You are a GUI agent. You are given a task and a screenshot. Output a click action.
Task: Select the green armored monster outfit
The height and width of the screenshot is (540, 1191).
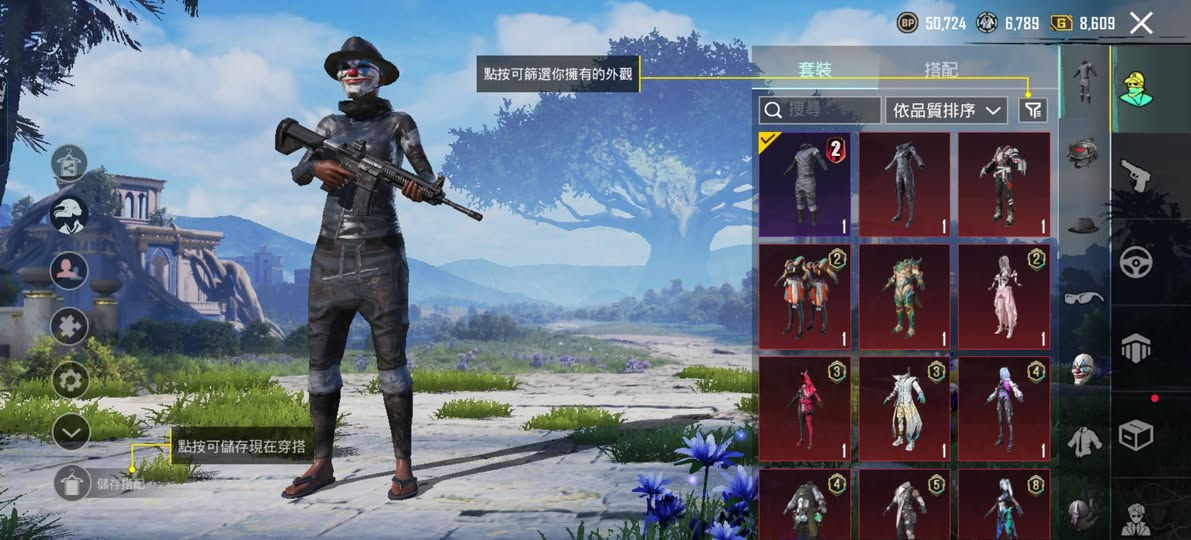(x=904, y=296)
